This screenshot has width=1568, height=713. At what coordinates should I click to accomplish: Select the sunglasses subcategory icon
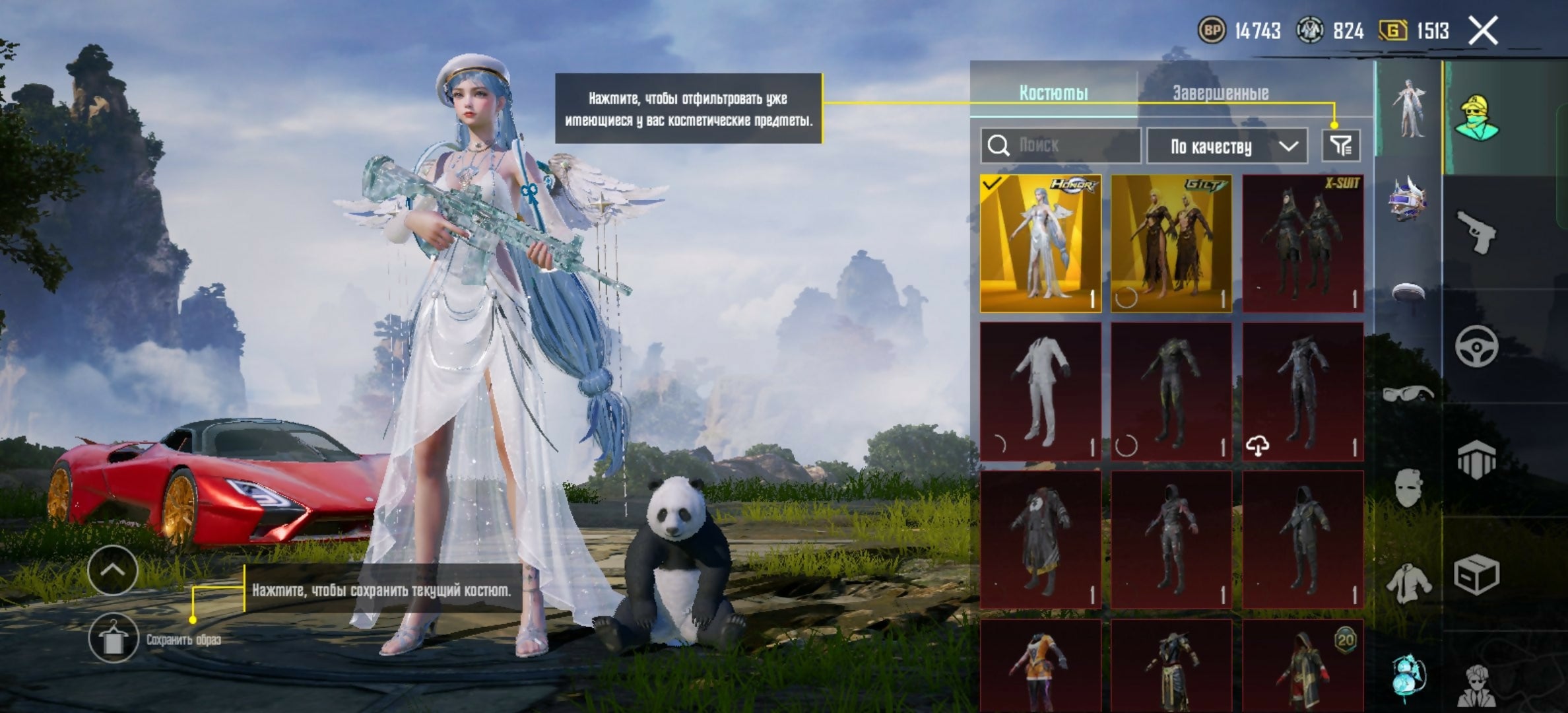click(1408, 394)
